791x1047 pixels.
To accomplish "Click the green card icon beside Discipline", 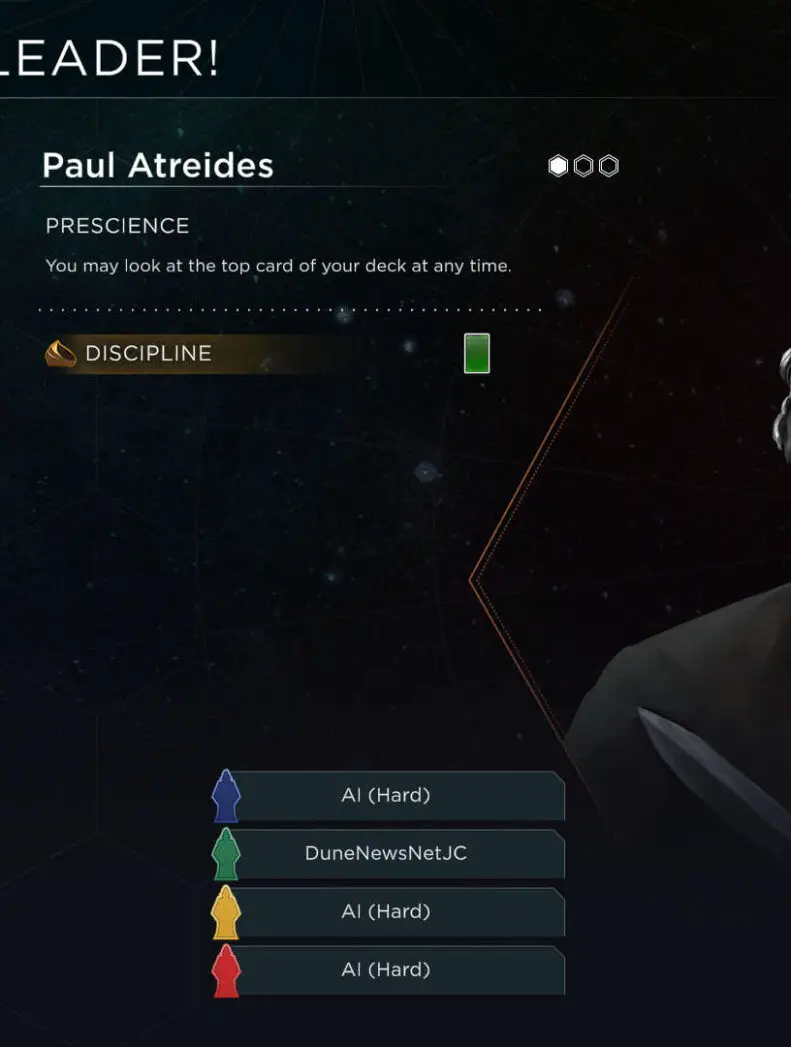I will (x=477, y=354).
